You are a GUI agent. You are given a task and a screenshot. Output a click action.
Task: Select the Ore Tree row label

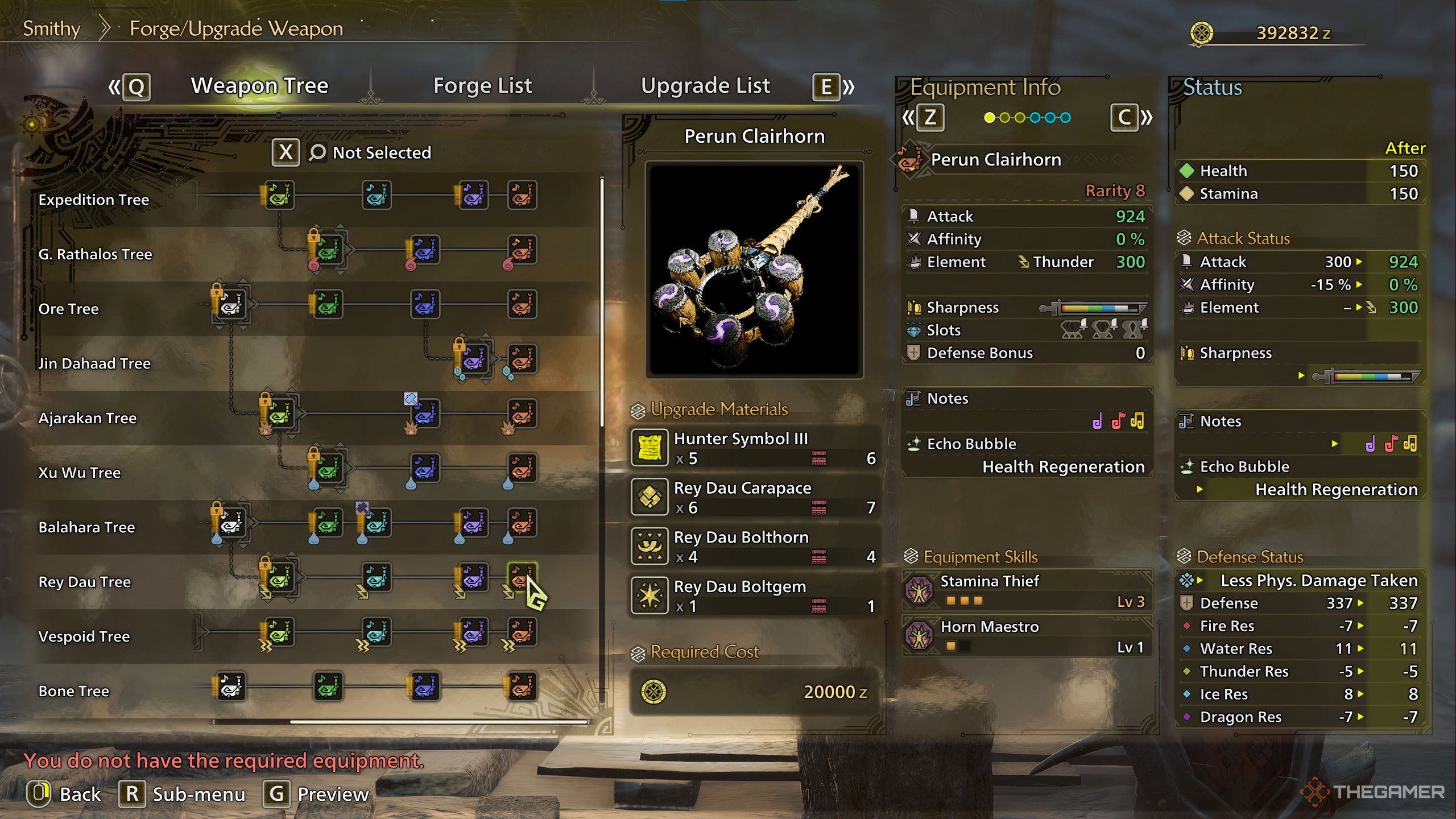69,309
